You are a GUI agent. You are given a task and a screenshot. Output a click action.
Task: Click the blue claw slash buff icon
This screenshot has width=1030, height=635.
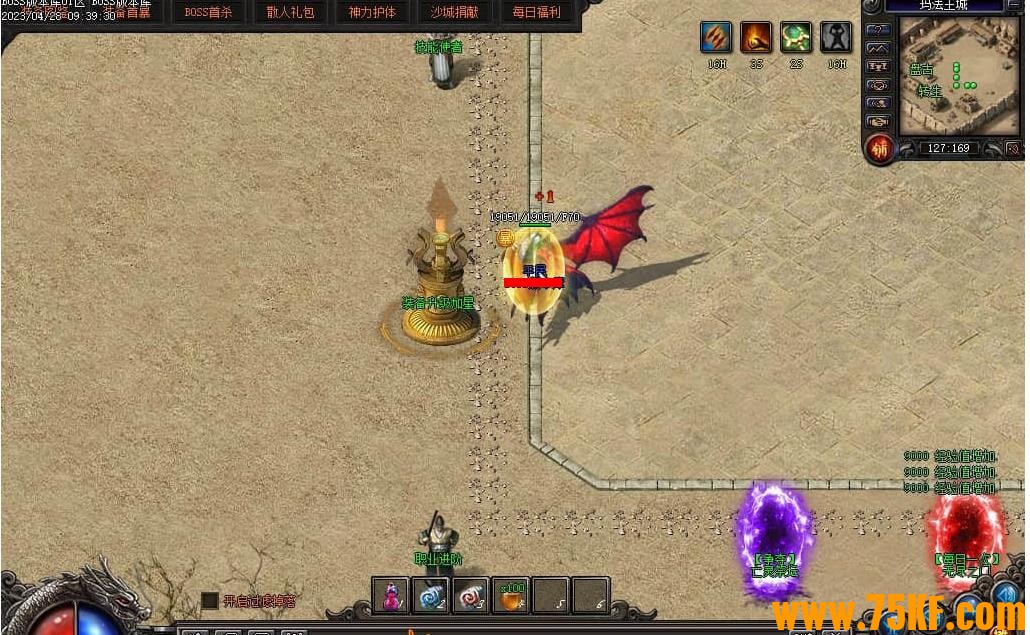tap(716, 38)
